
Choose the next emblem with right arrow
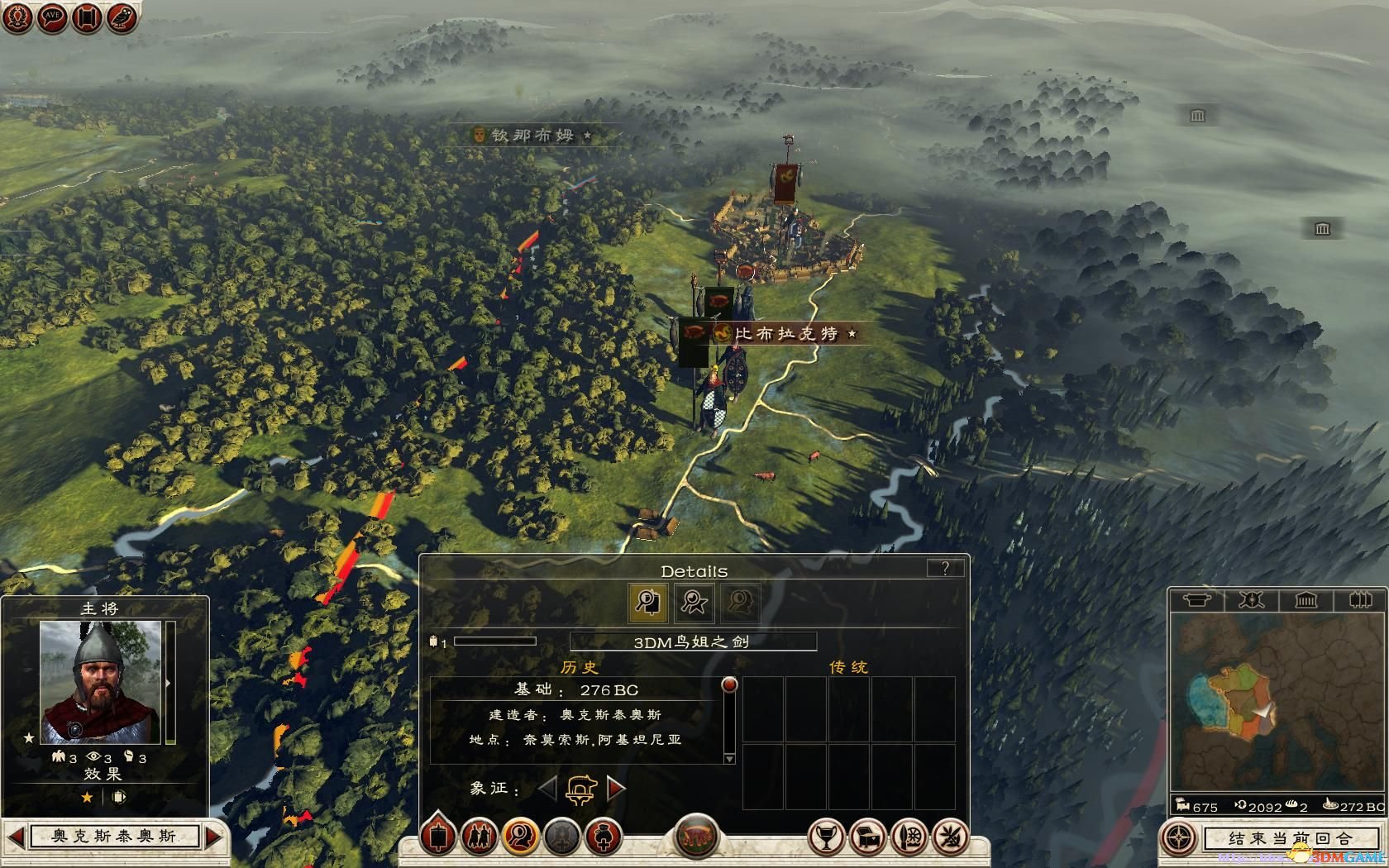tap(616, 788)
